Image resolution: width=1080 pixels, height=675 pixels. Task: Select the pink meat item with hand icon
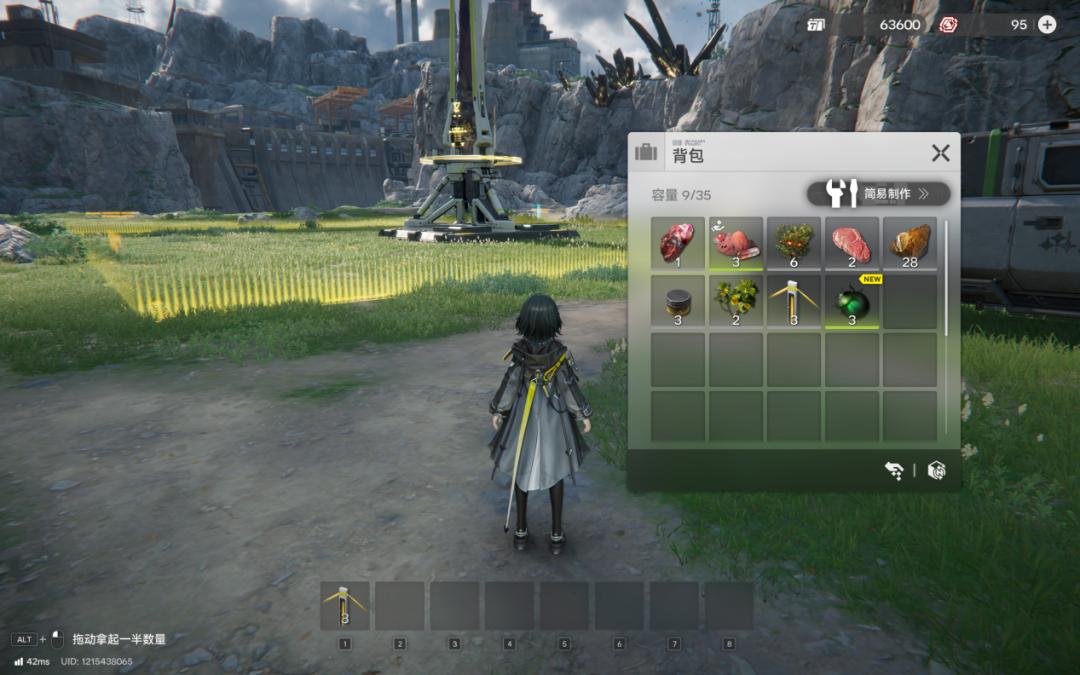click(x=735, y=243)
